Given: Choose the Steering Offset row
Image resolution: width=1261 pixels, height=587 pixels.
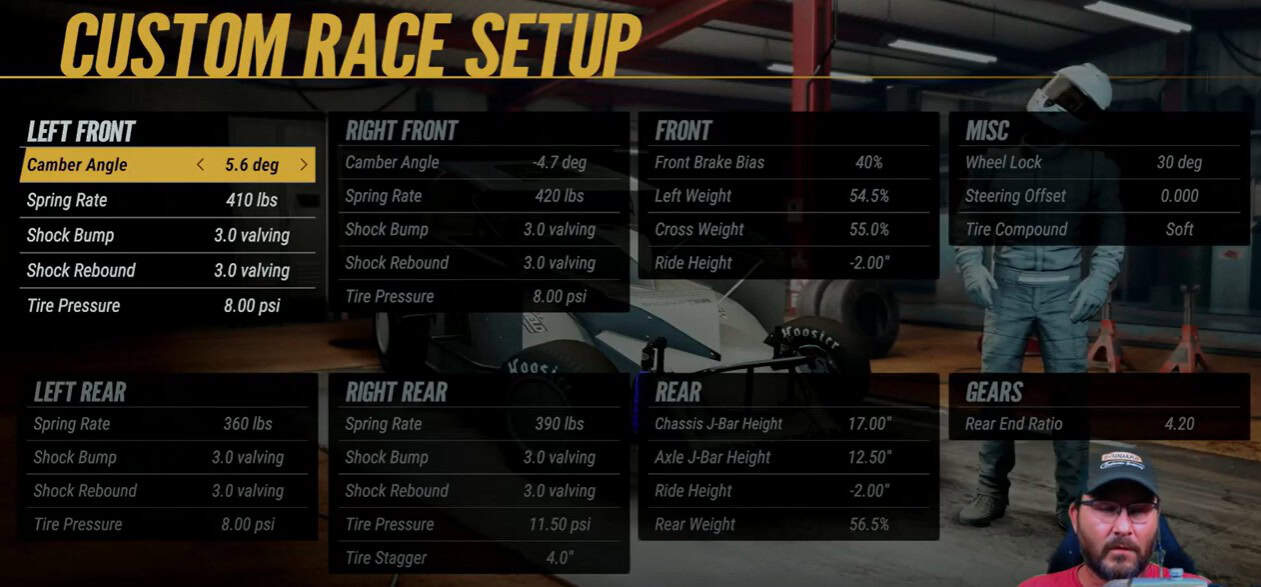Looking at the screenshot, I should 1097,196.
